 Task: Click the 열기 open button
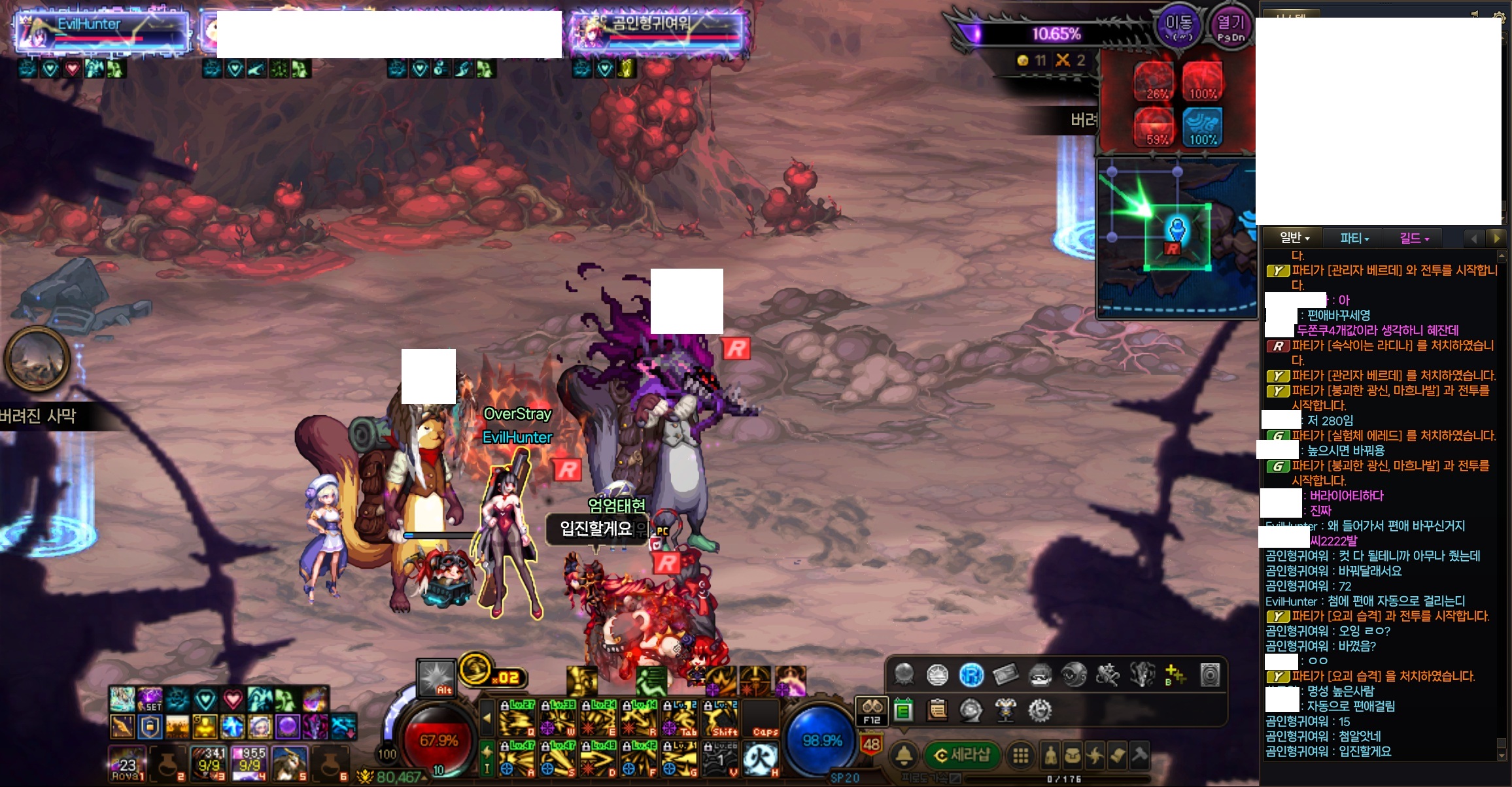click(1230, 27)
